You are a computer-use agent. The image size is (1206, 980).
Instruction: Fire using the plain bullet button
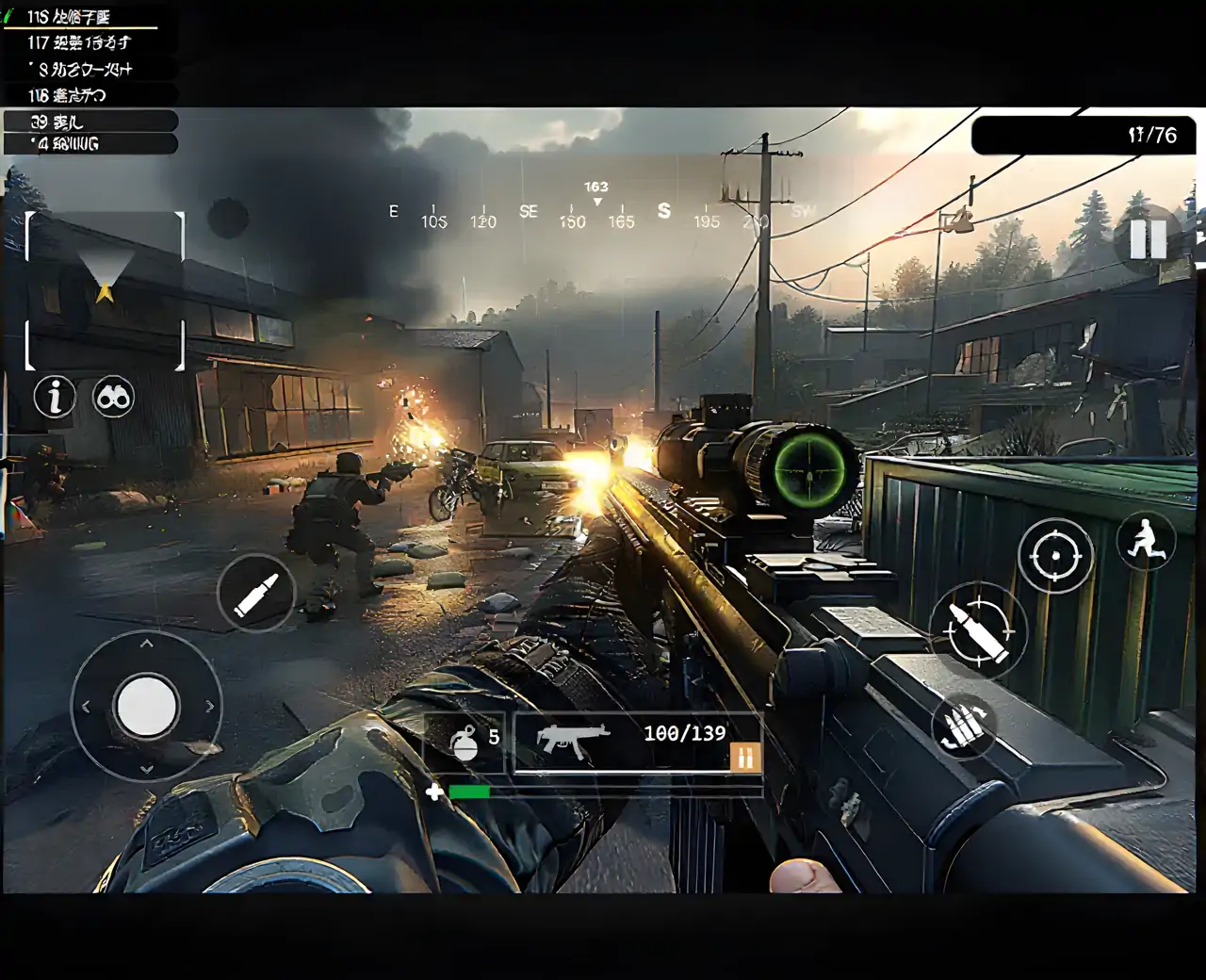256,594
